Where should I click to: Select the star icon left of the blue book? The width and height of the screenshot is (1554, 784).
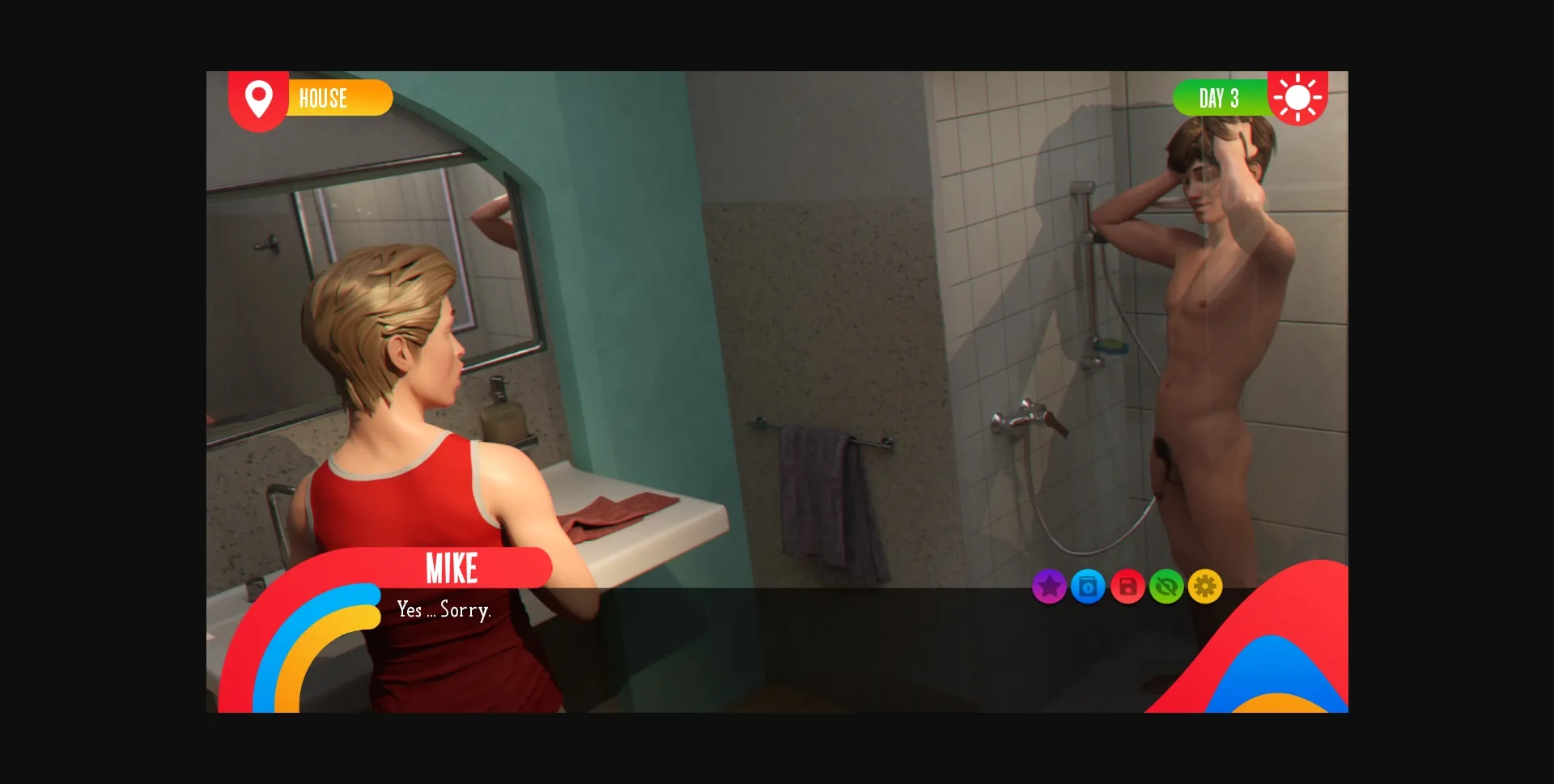[x=1049, y=587]
